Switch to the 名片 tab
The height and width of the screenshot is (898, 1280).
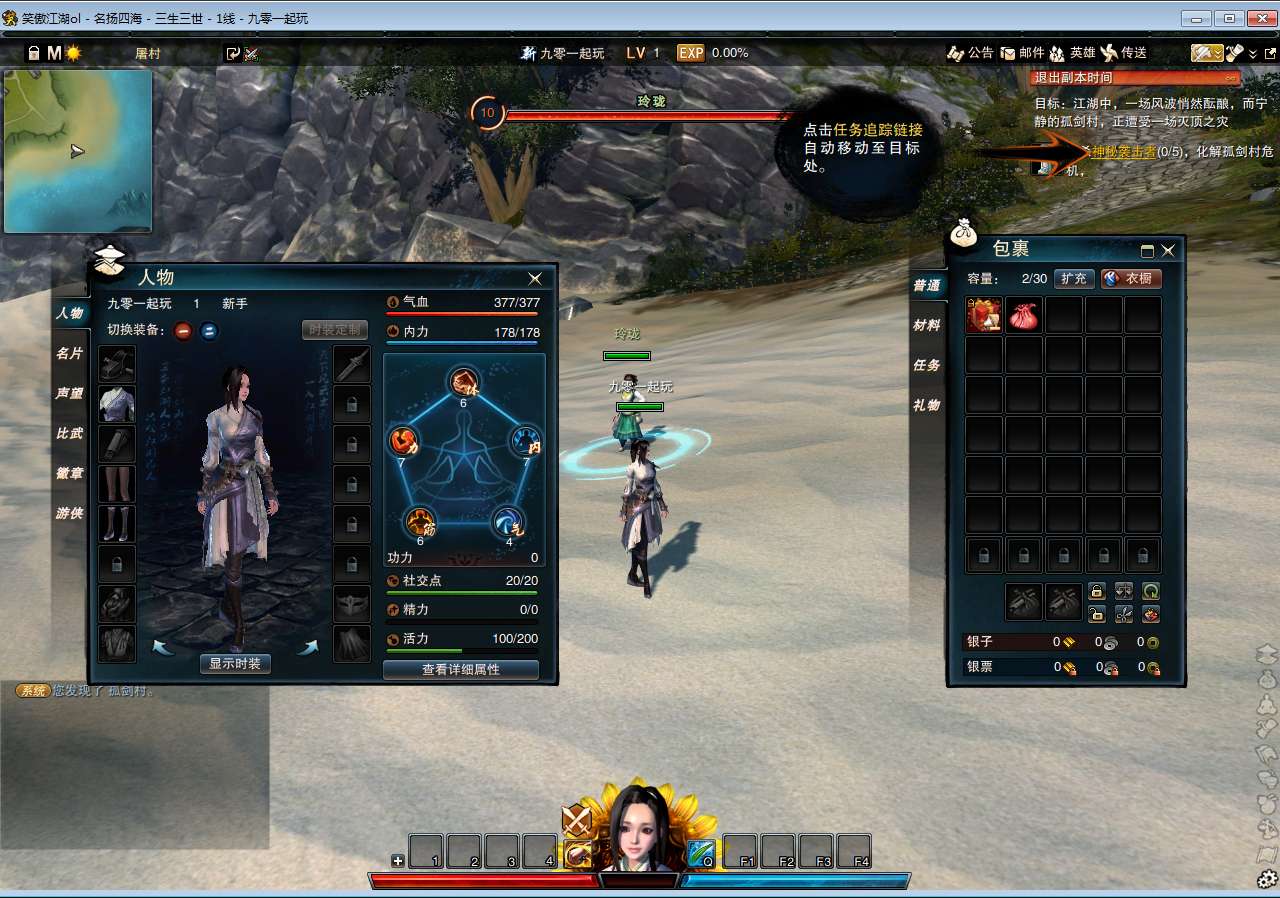pos(70,353)
